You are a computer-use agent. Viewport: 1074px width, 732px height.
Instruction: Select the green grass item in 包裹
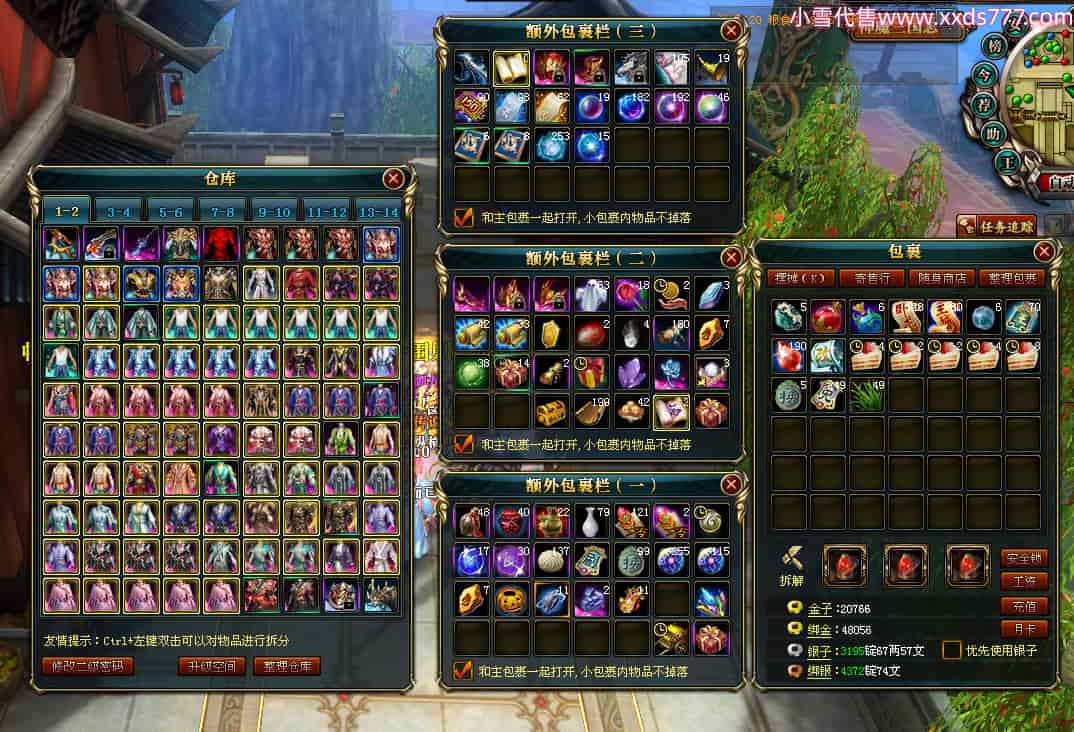point(866,397)
